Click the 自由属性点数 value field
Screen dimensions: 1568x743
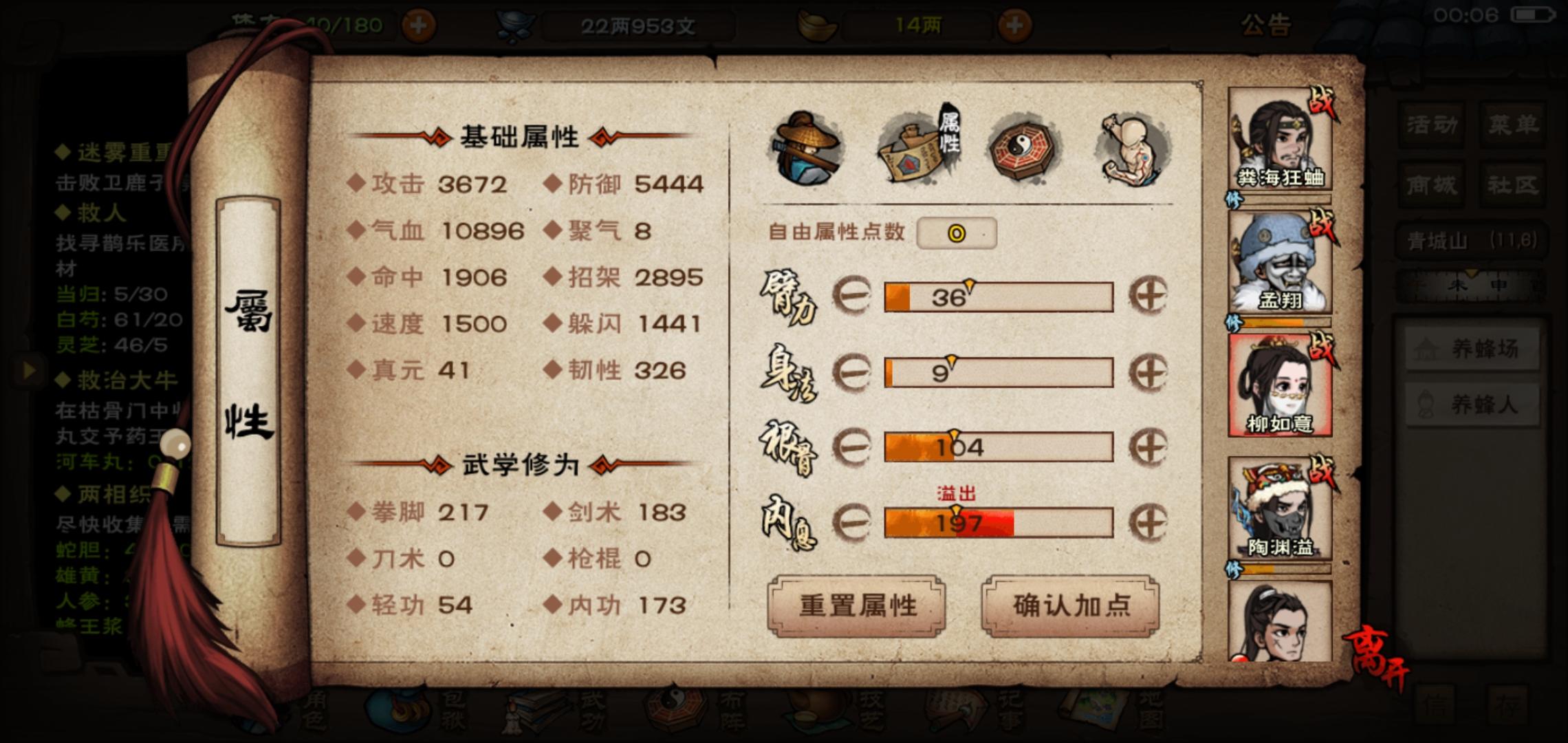[x=958, y=234]
